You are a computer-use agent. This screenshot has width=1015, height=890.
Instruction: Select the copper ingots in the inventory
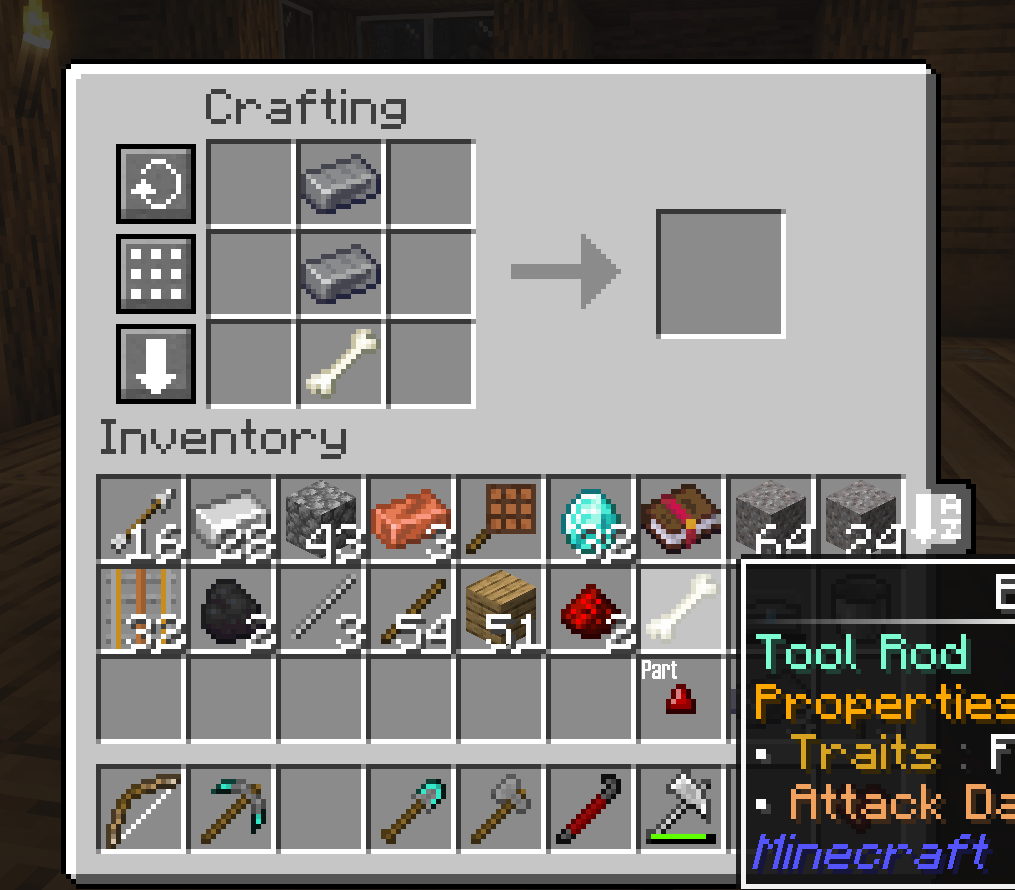point(411,518)
